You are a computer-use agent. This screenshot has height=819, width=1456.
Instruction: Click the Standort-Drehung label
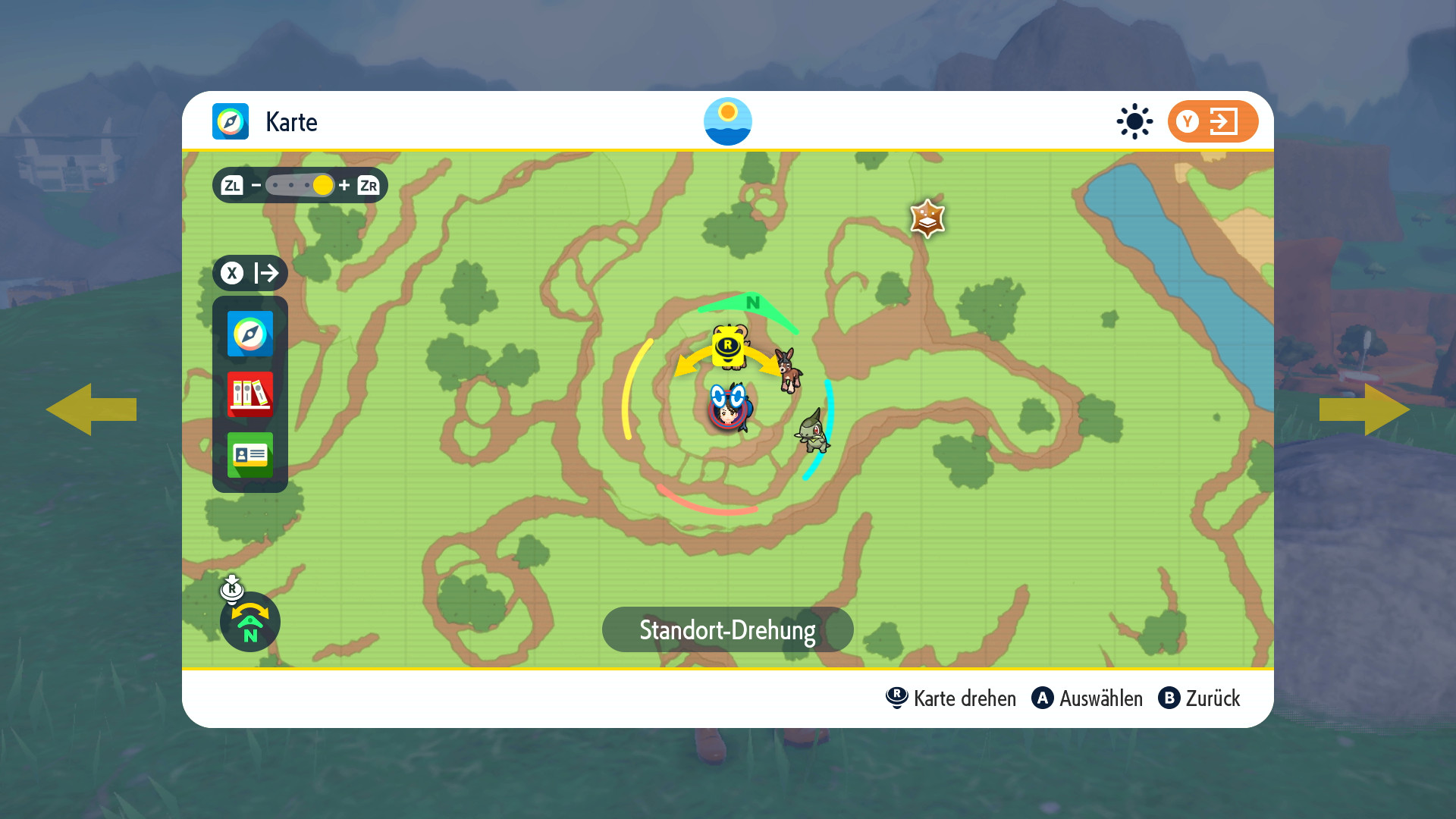tap(727, 629)
